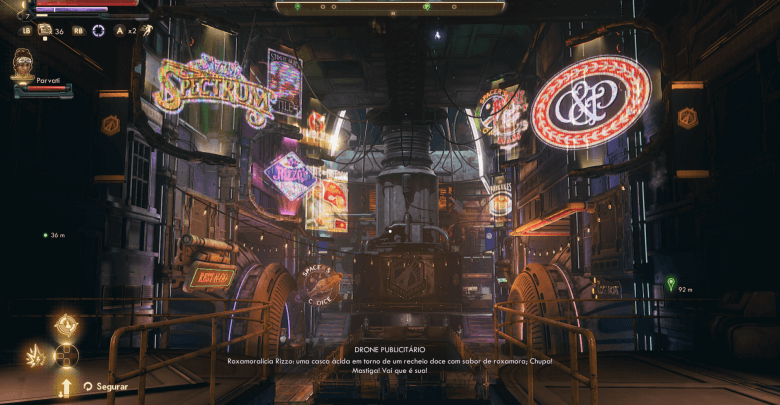Click the compass bar at top
780x405 pixels.
point(389,7)
